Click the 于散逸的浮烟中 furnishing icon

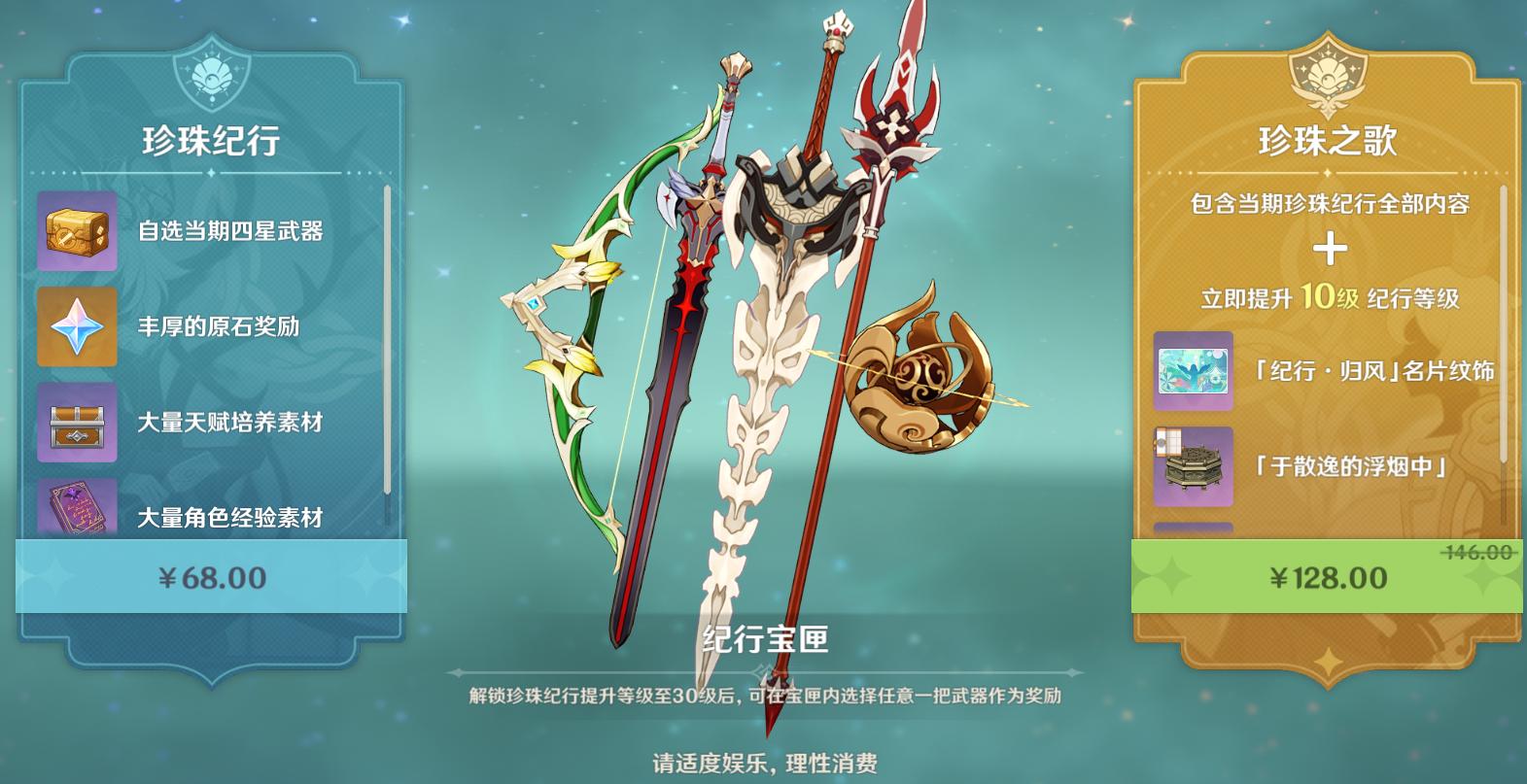[x=1193, y=463]
